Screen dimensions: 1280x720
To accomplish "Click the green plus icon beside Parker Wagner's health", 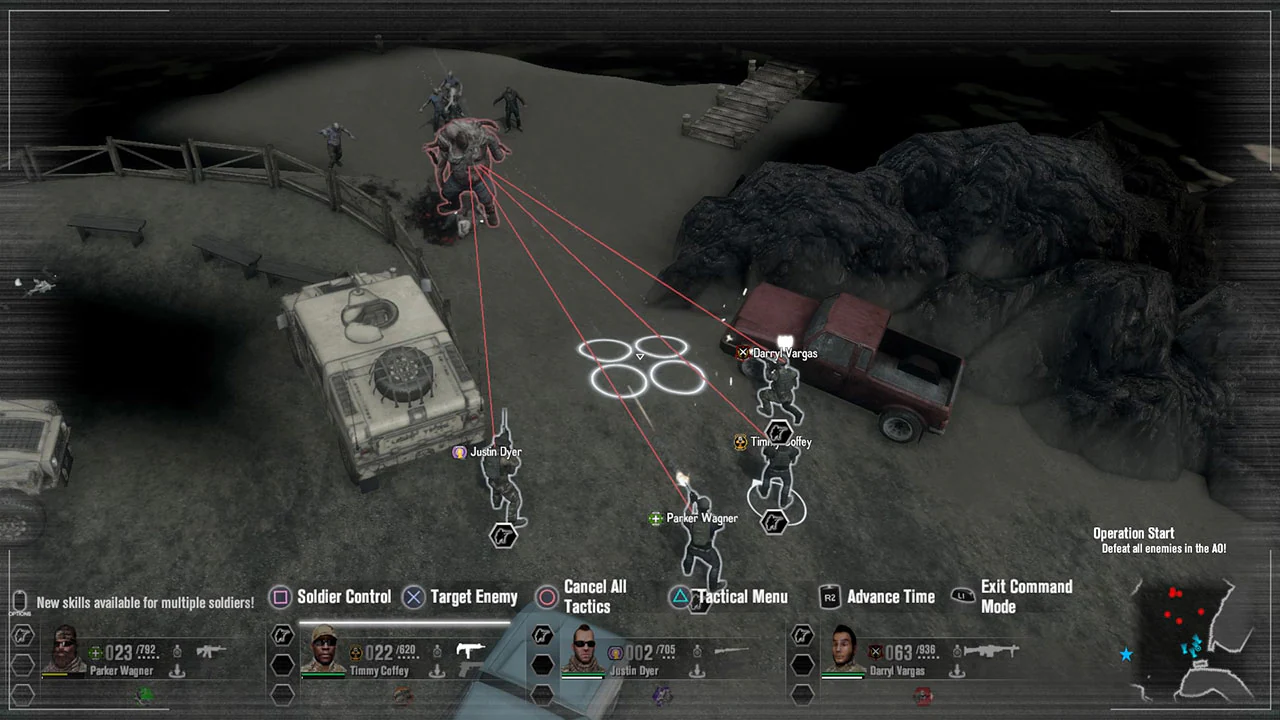I will (x=94, y=653).
